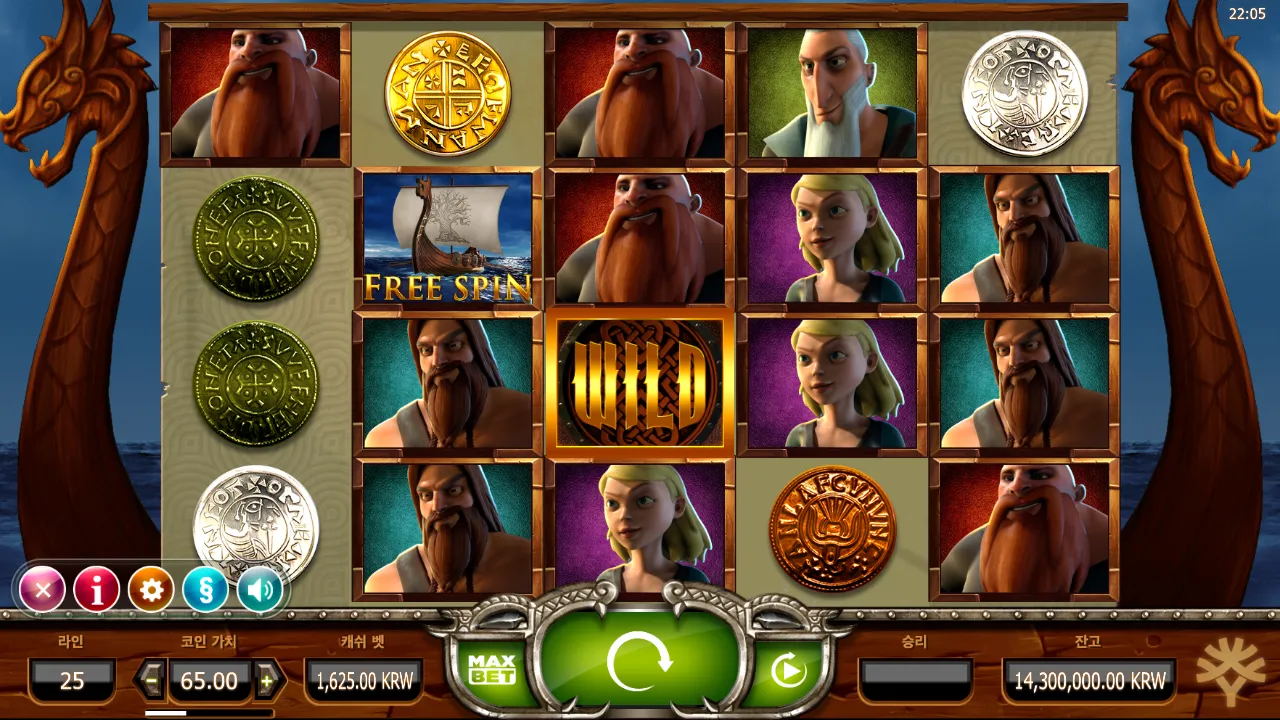The width and height of the screenshot is (1280, 720).
Task: Open the settings gear menu
Action: click(x=150, y=589)
